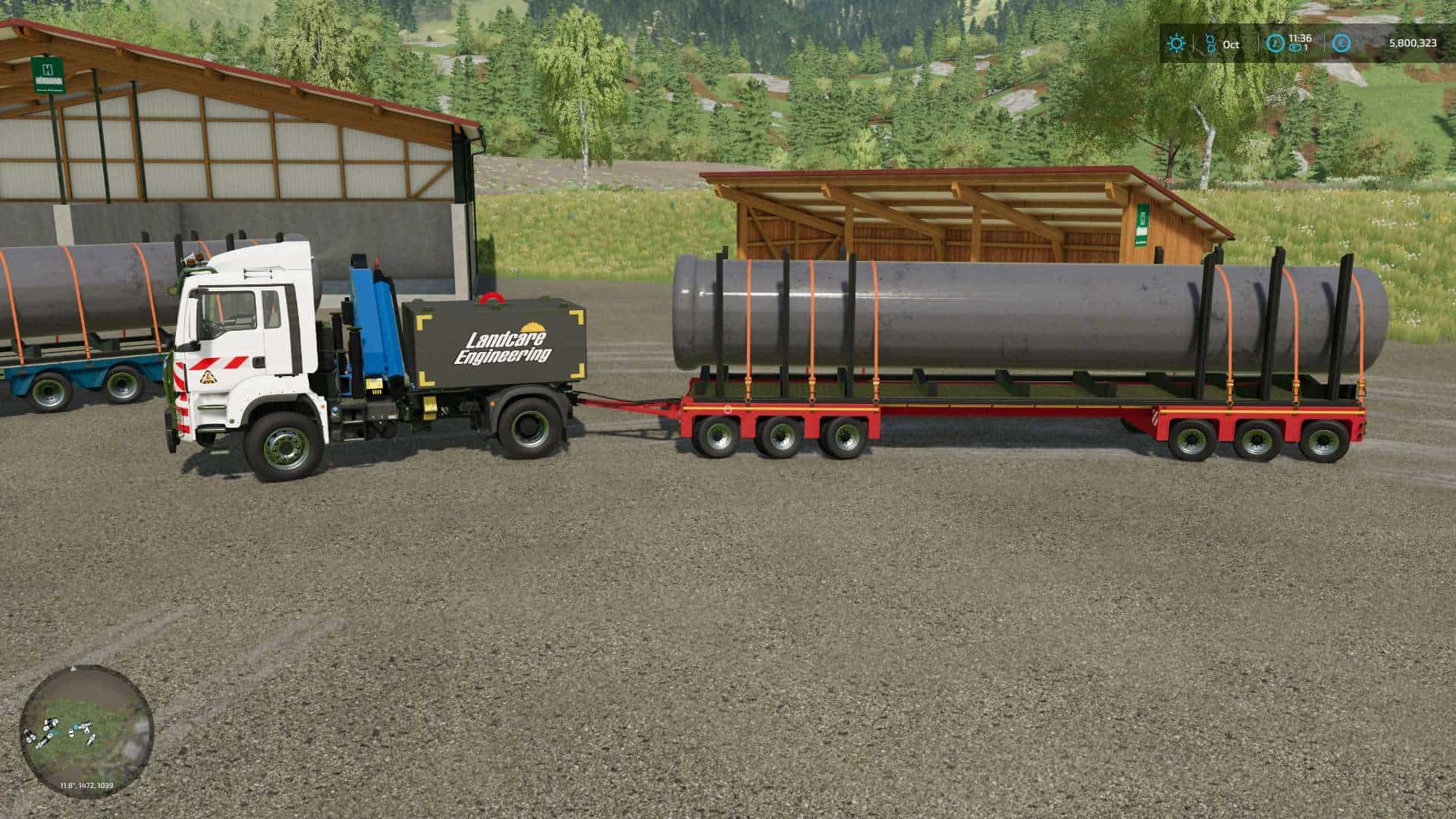This screenshot has height=819, width=1456.
Task: Expand the date display showing Oct
Action: (x=1231, y=45)
